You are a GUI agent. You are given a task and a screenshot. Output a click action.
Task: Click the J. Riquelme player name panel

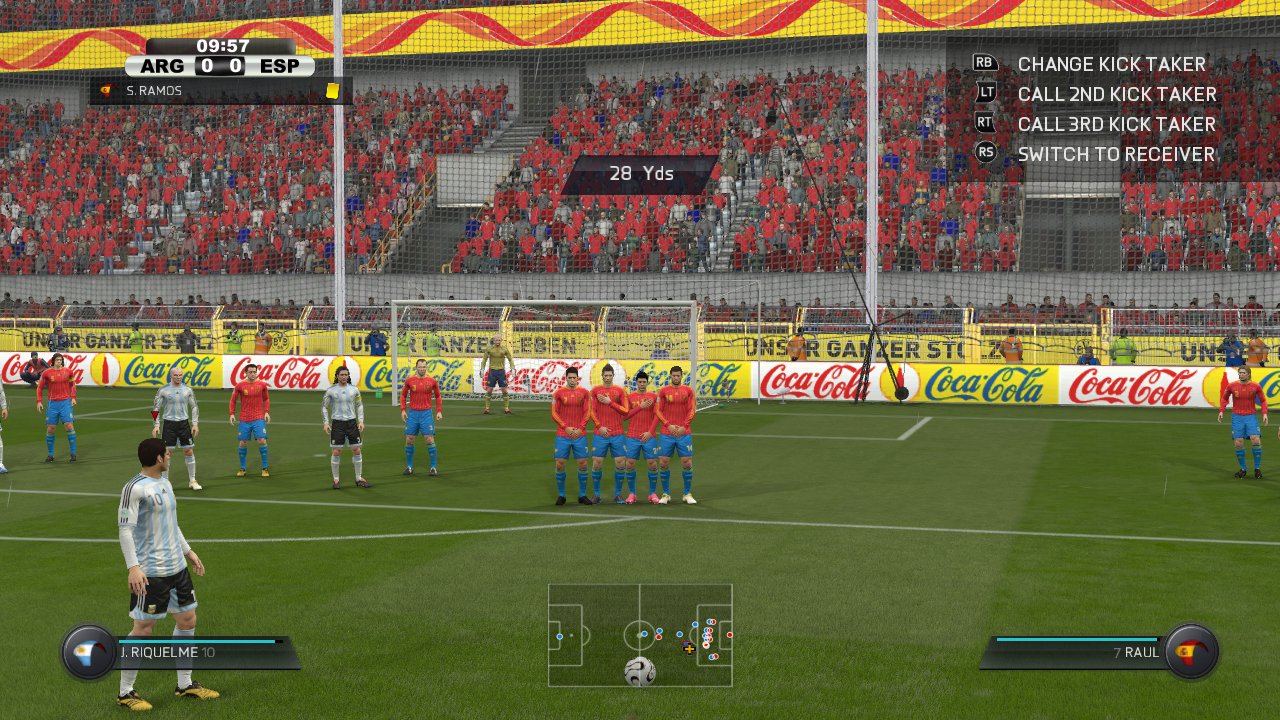pyautogui.click(x=205, y=652)
